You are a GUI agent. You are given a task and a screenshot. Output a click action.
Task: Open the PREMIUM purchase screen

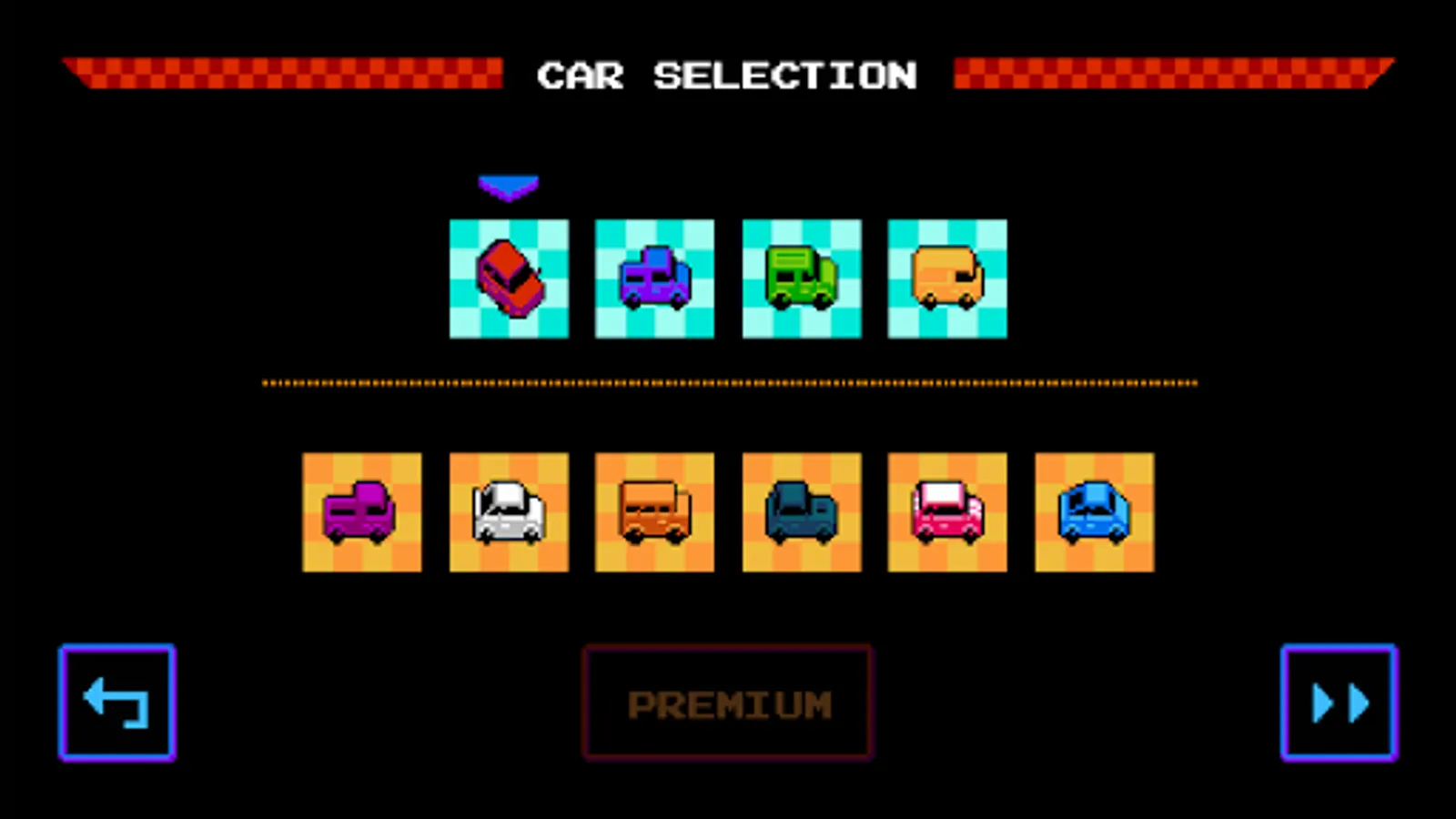pos(727,701)
